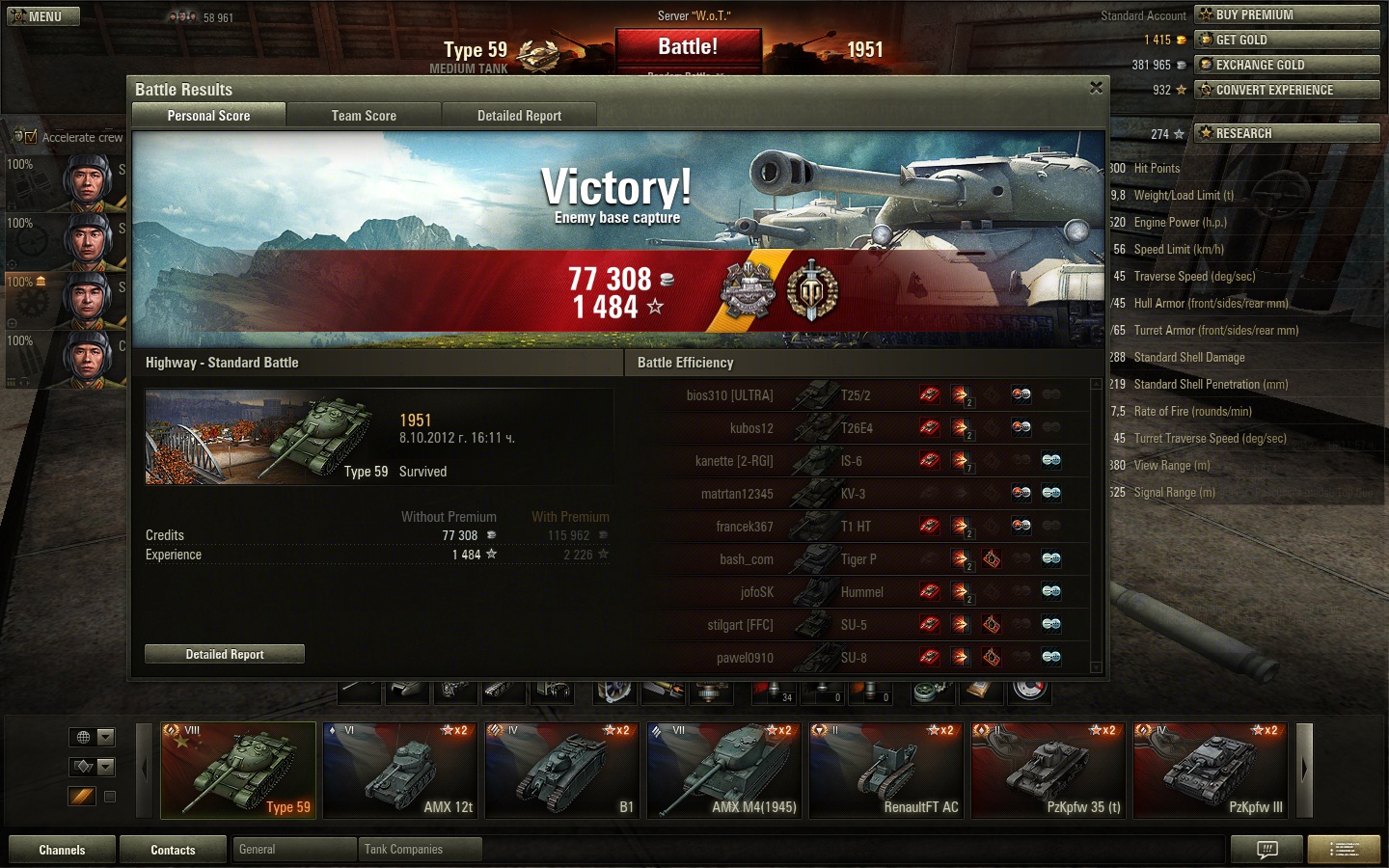Image resolution: width=1389 pixels, height=868 pixels.
Task: Open the Channels chat button
Action: click(x=63, y=850)
